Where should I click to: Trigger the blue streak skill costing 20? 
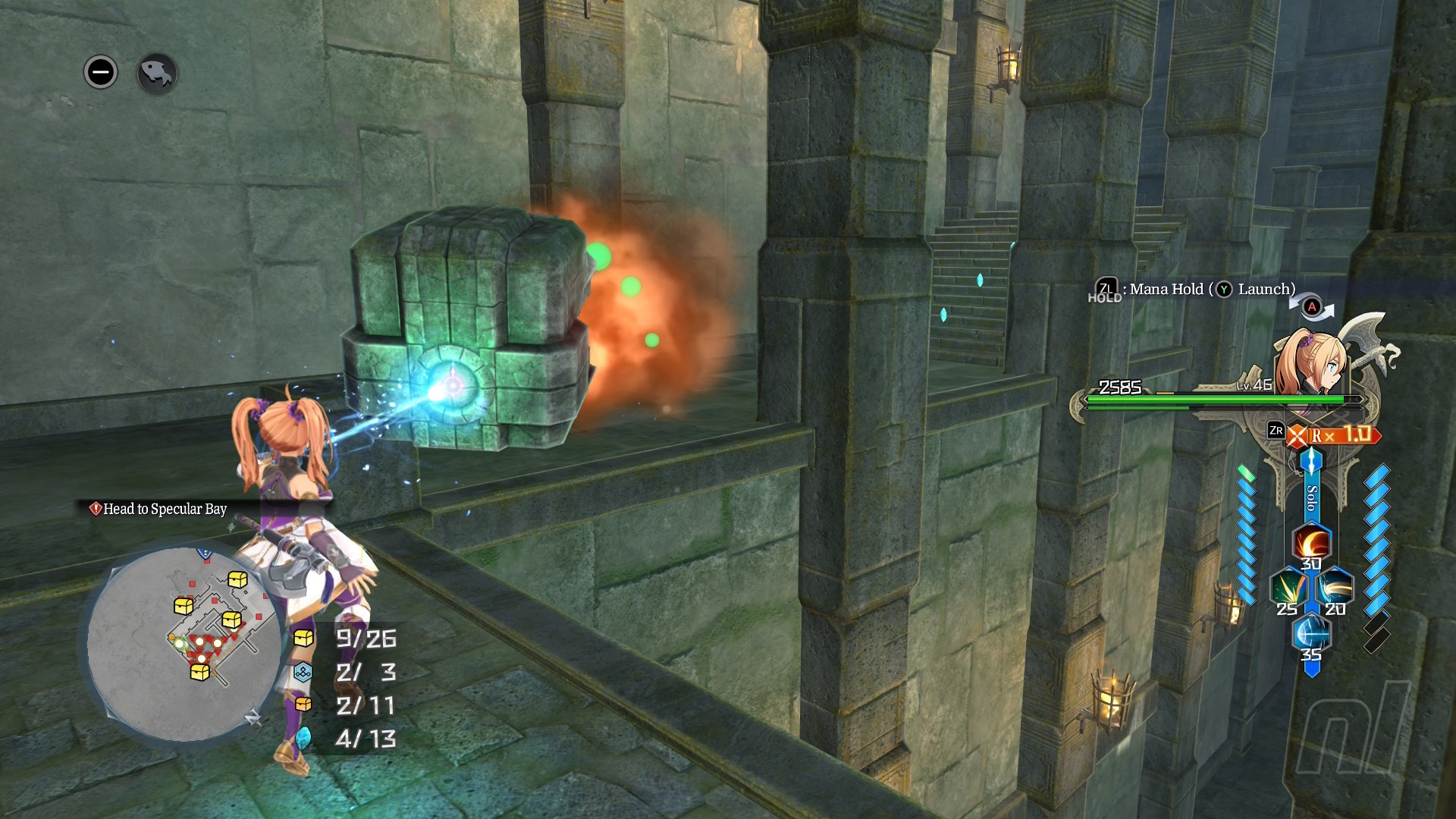click(x=1334, y=588)
